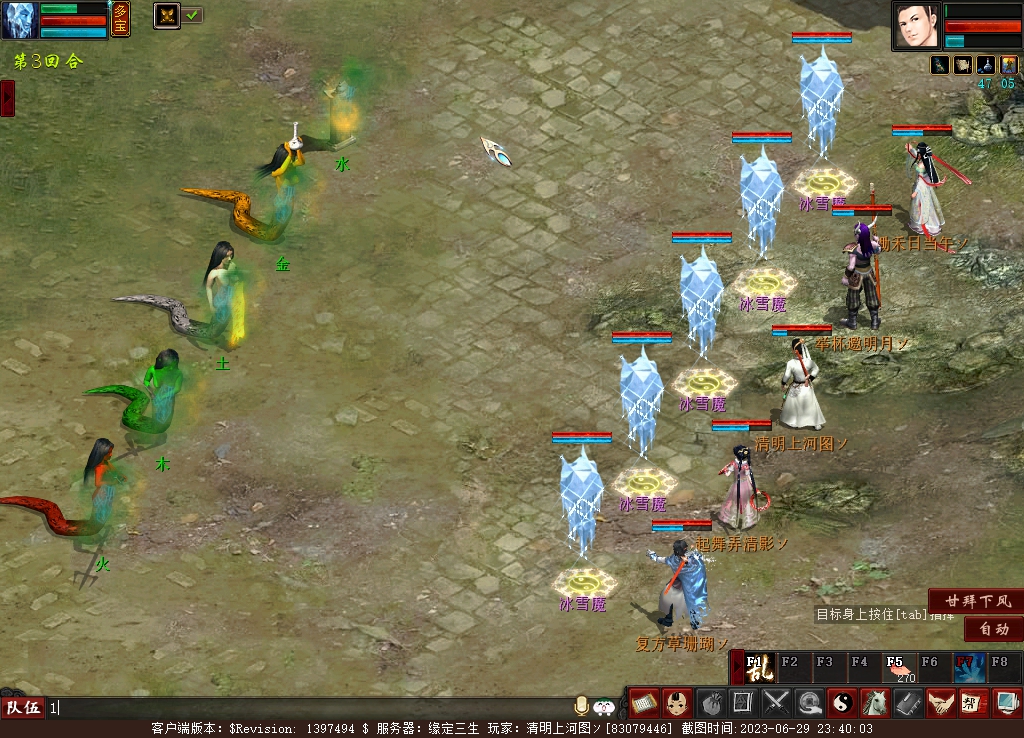Screen dimensions: 1024x738
Task: Open the computer monitor system icon
Action: (x=1006, y=703)
